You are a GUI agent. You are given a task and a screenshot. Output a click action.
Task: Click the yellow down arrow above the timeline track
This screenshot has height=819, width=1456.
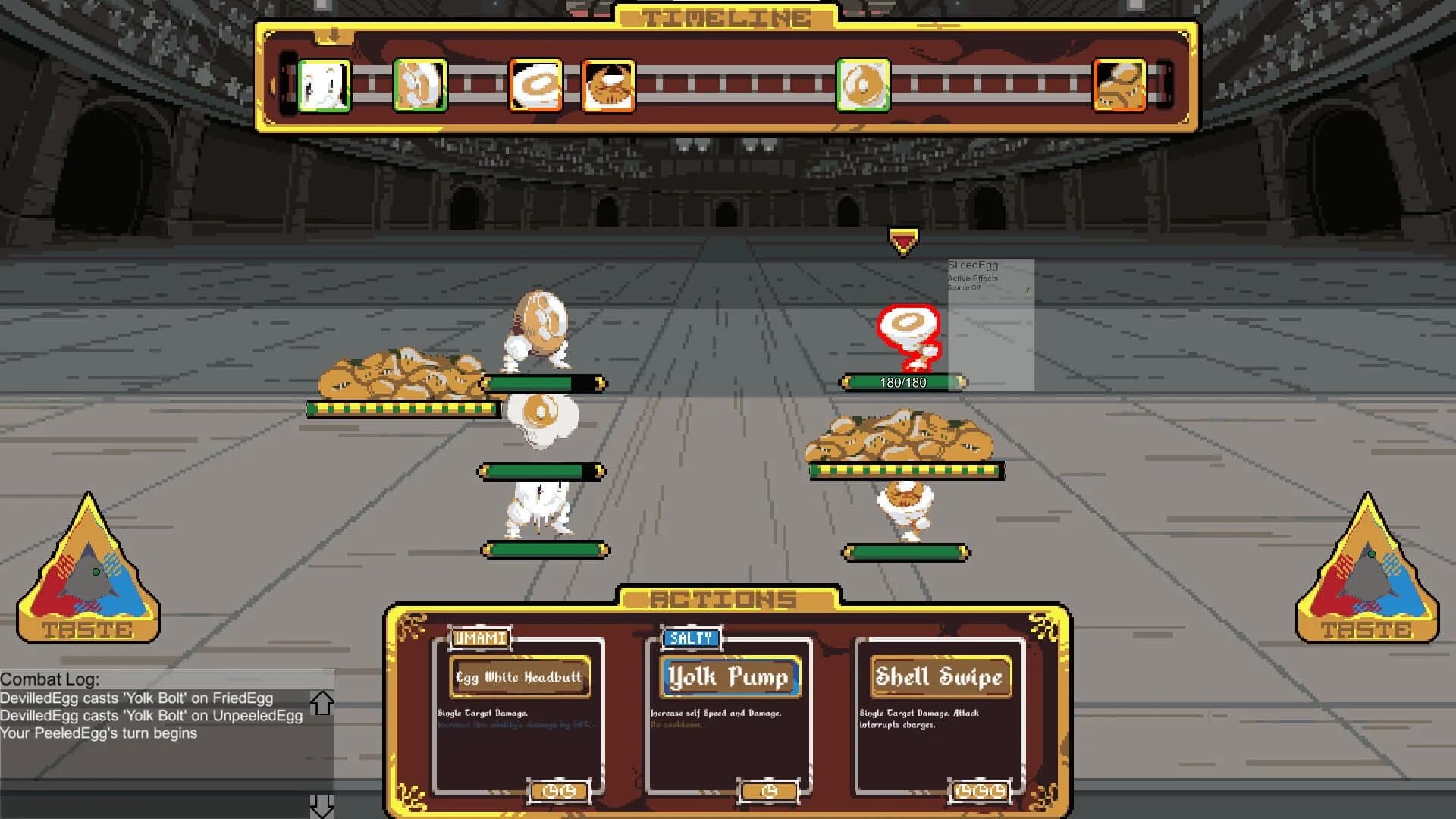point(334,34)
